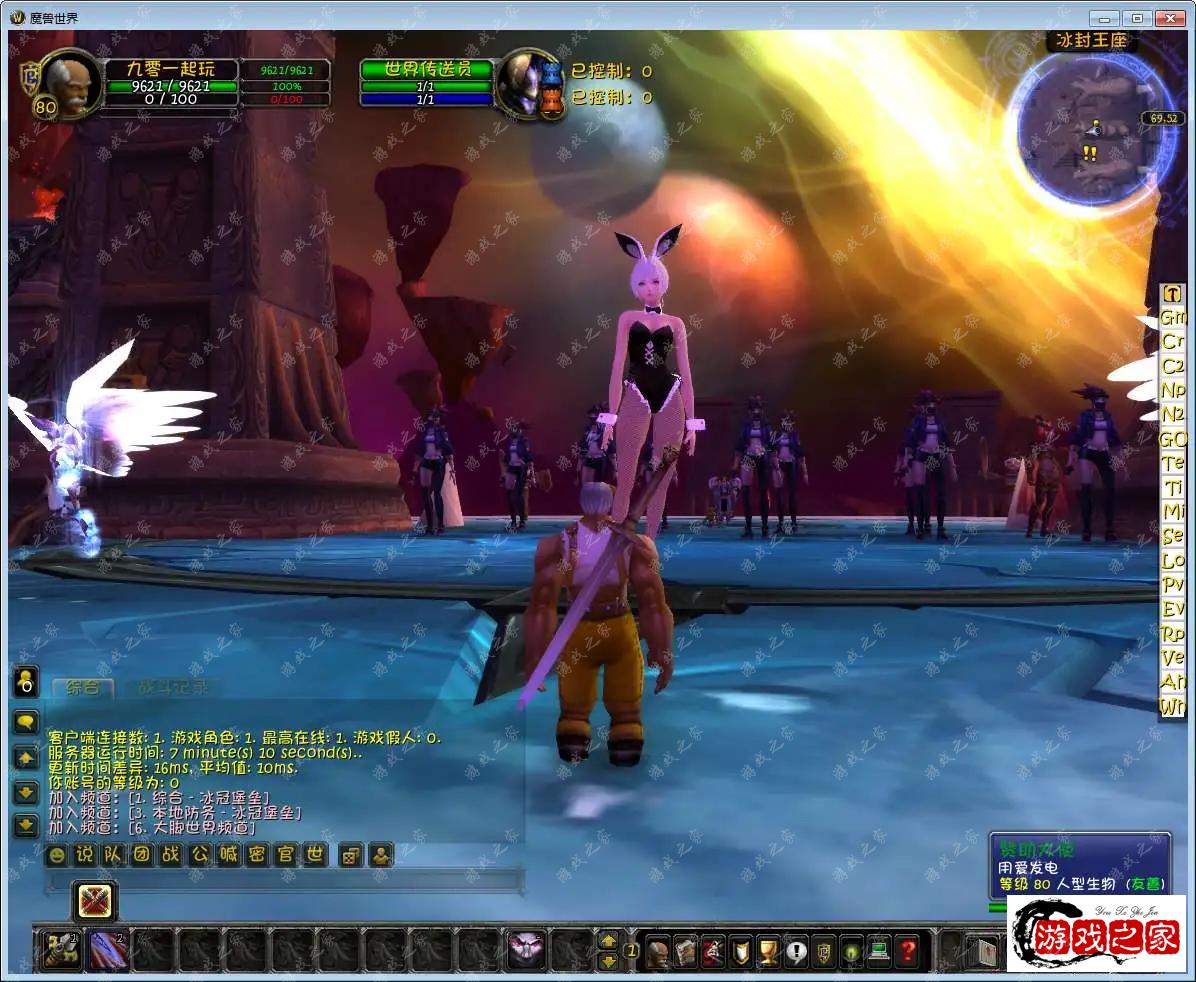
Task: Select the 喊 yell channel button
Action: 229,855
